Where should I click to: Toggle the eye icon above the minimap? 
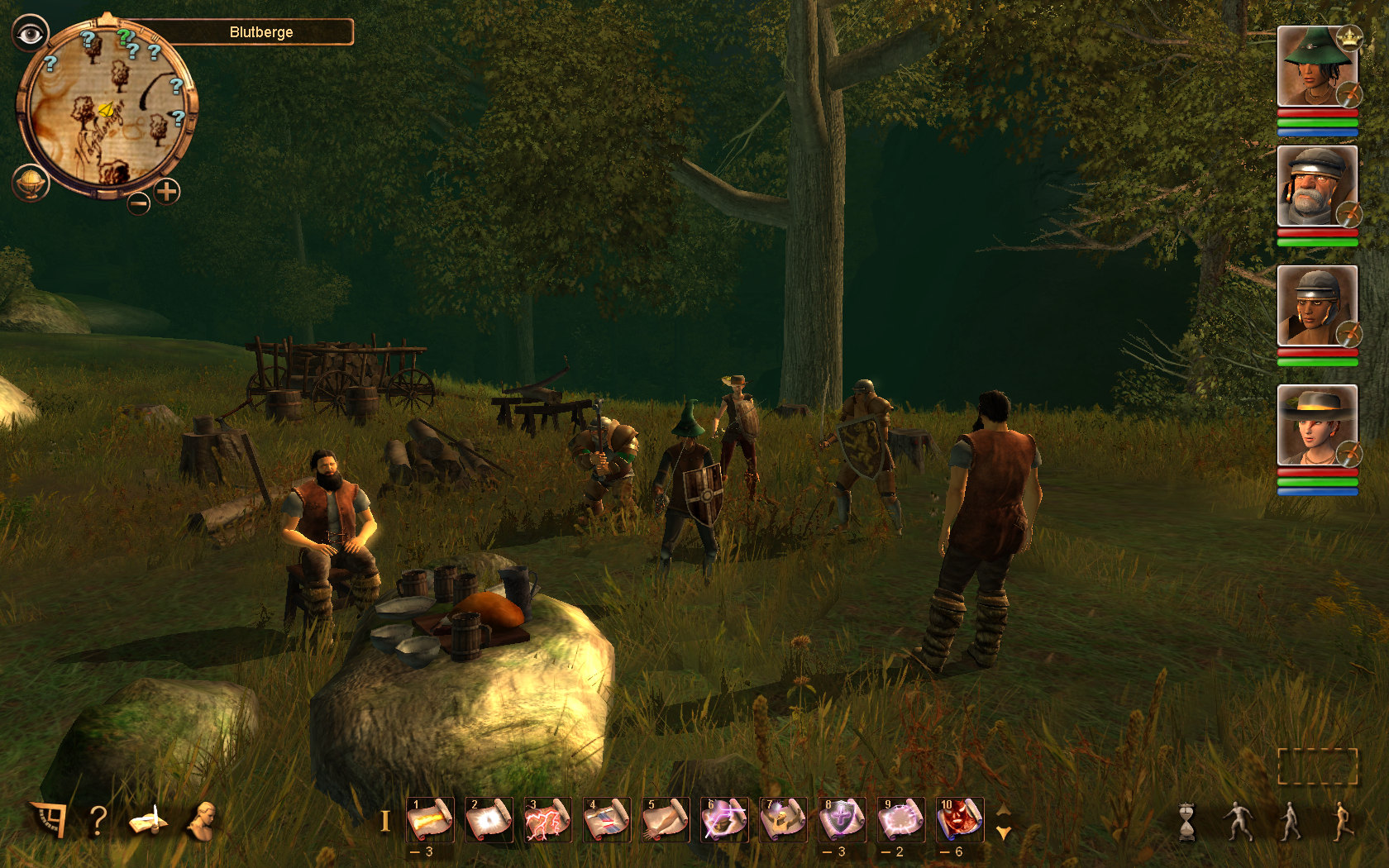[31, 34]
